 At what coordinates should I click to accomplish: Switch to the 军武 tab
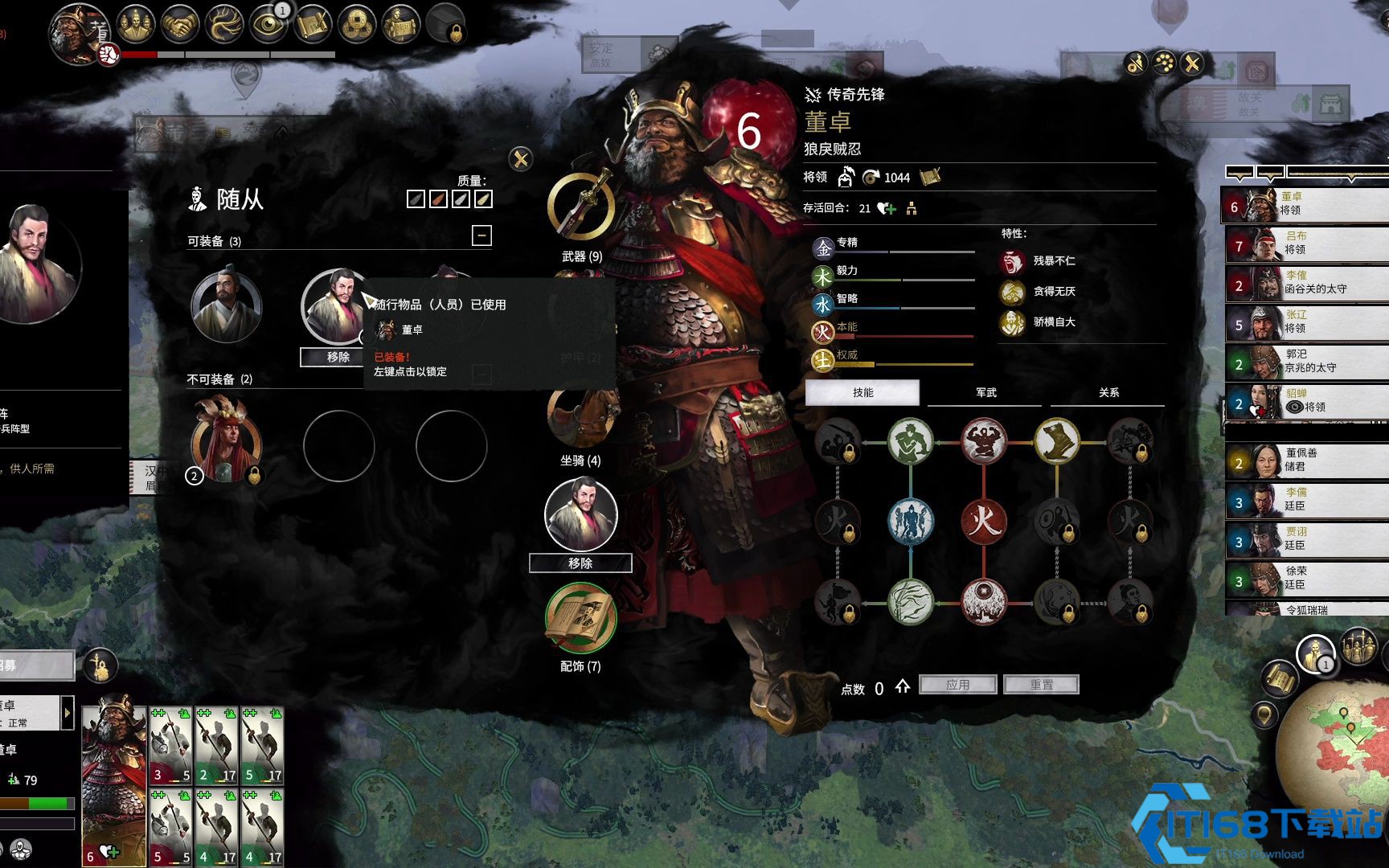click(985, 392)
